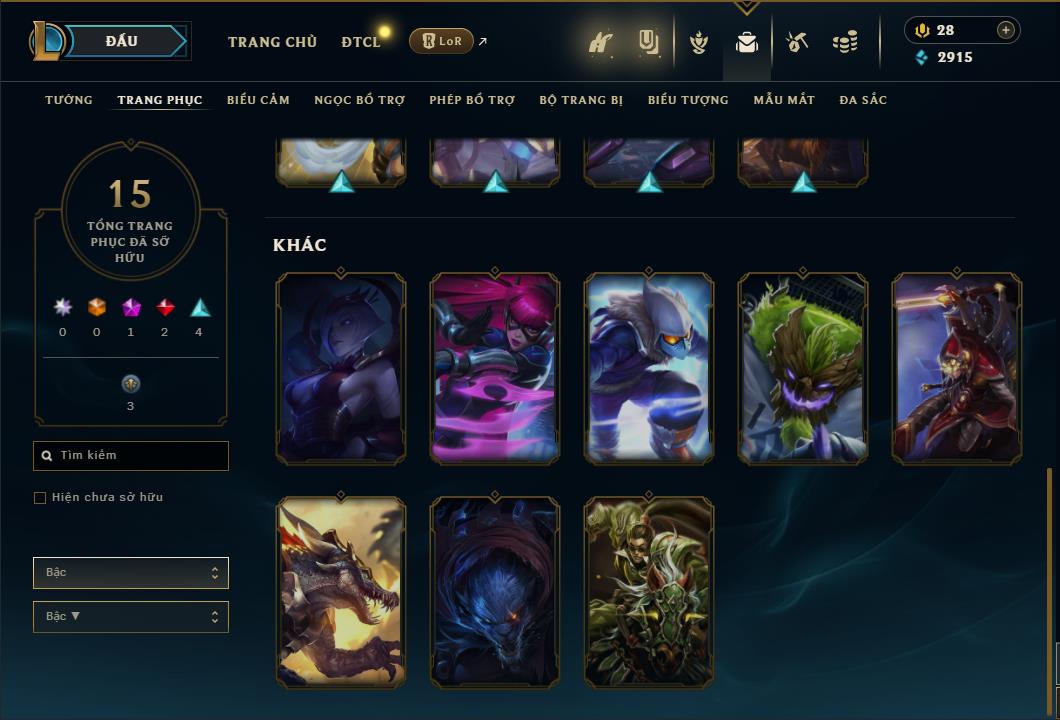
Task: Open the MẪU MẮT tab
Action: coord(784,100)
